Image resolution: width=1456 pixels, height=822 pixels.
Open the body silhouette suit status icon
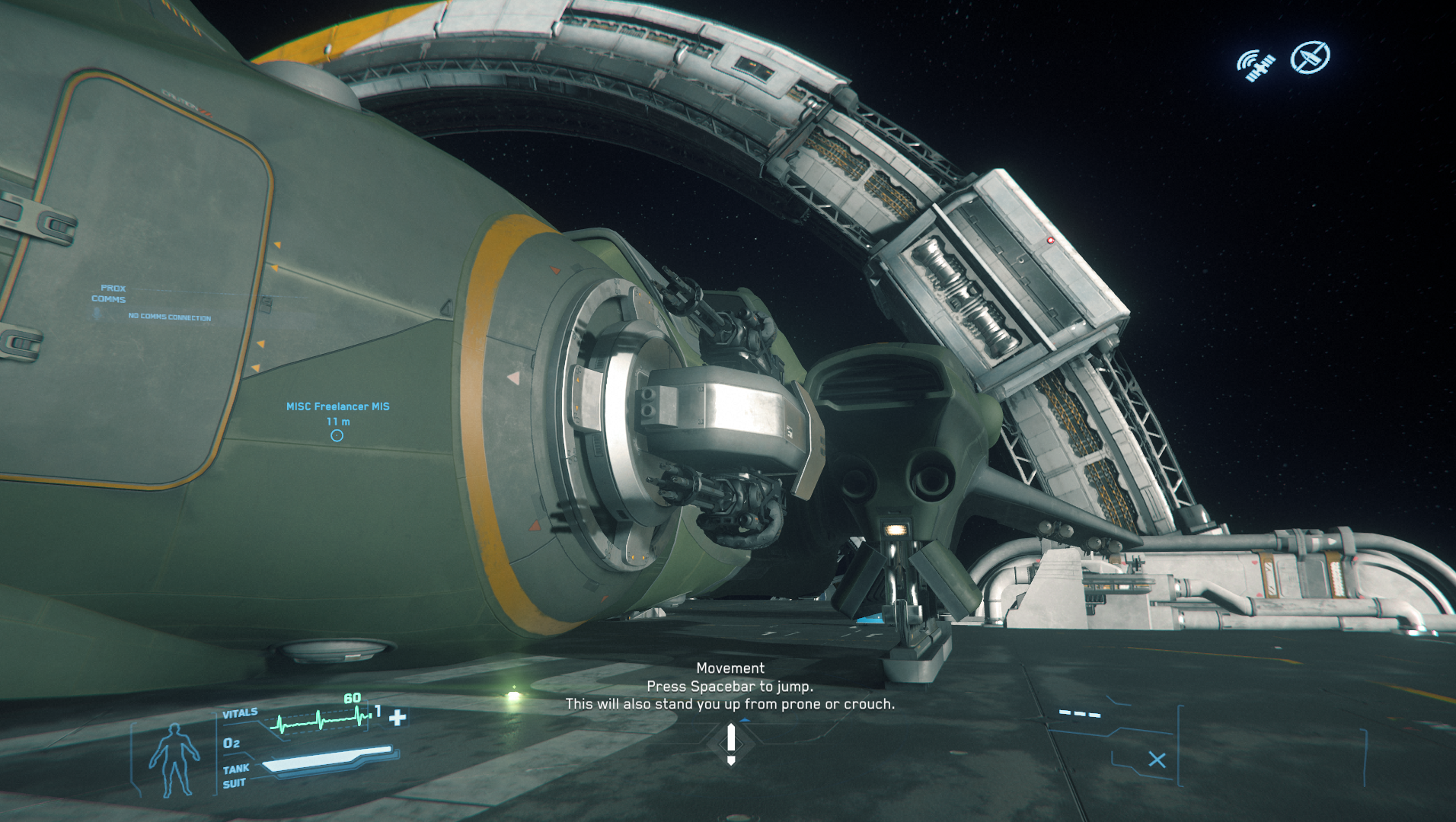point(174,760)
